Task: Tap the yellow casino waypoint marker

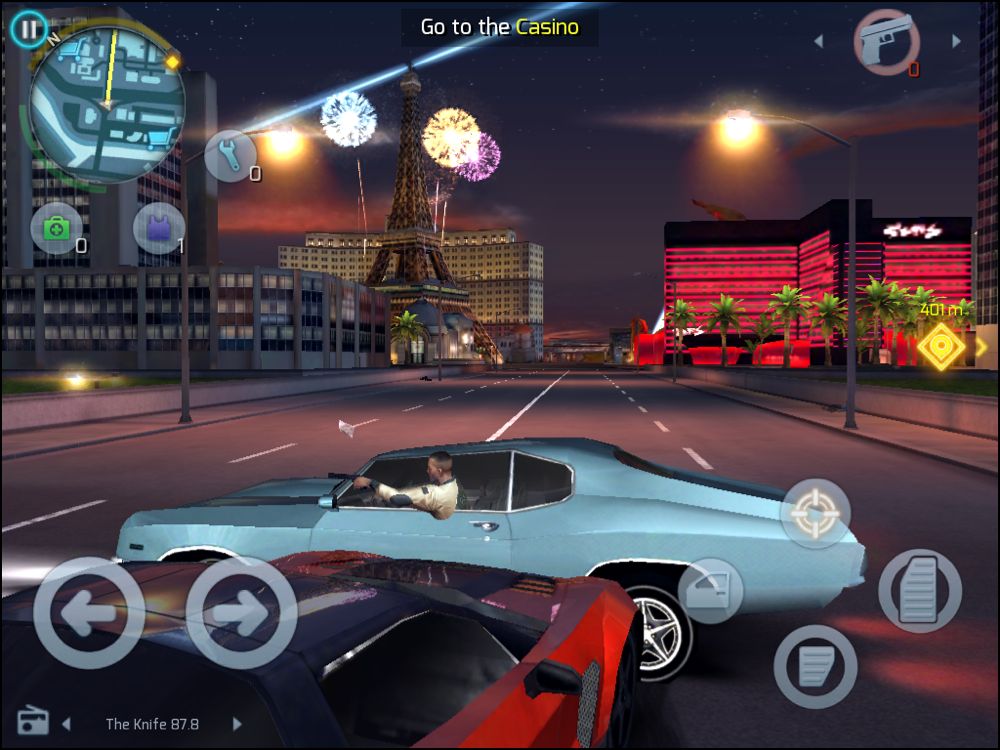Action: 941,347
